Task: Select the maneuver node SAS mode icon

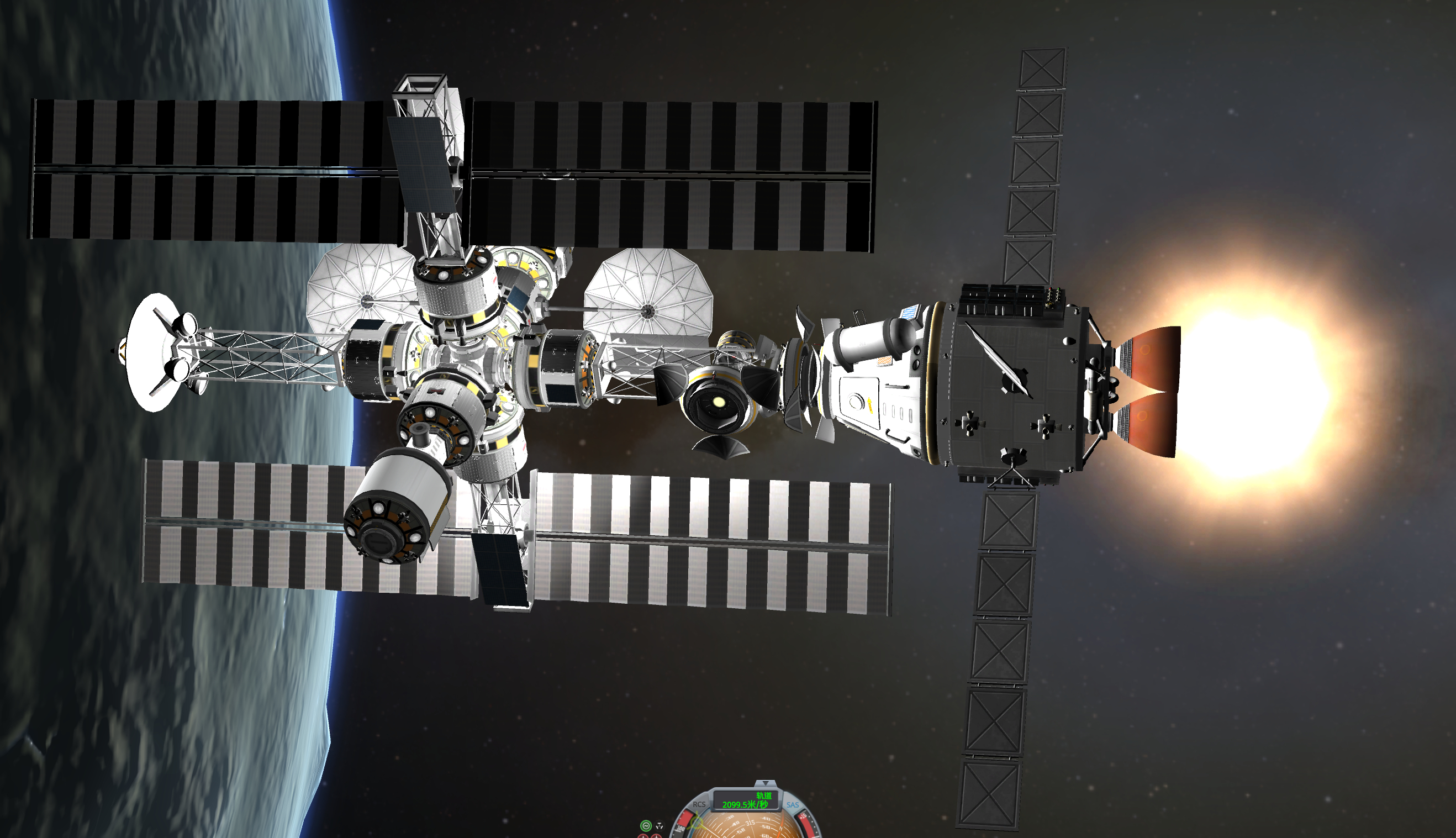Action: coord(660,825)
